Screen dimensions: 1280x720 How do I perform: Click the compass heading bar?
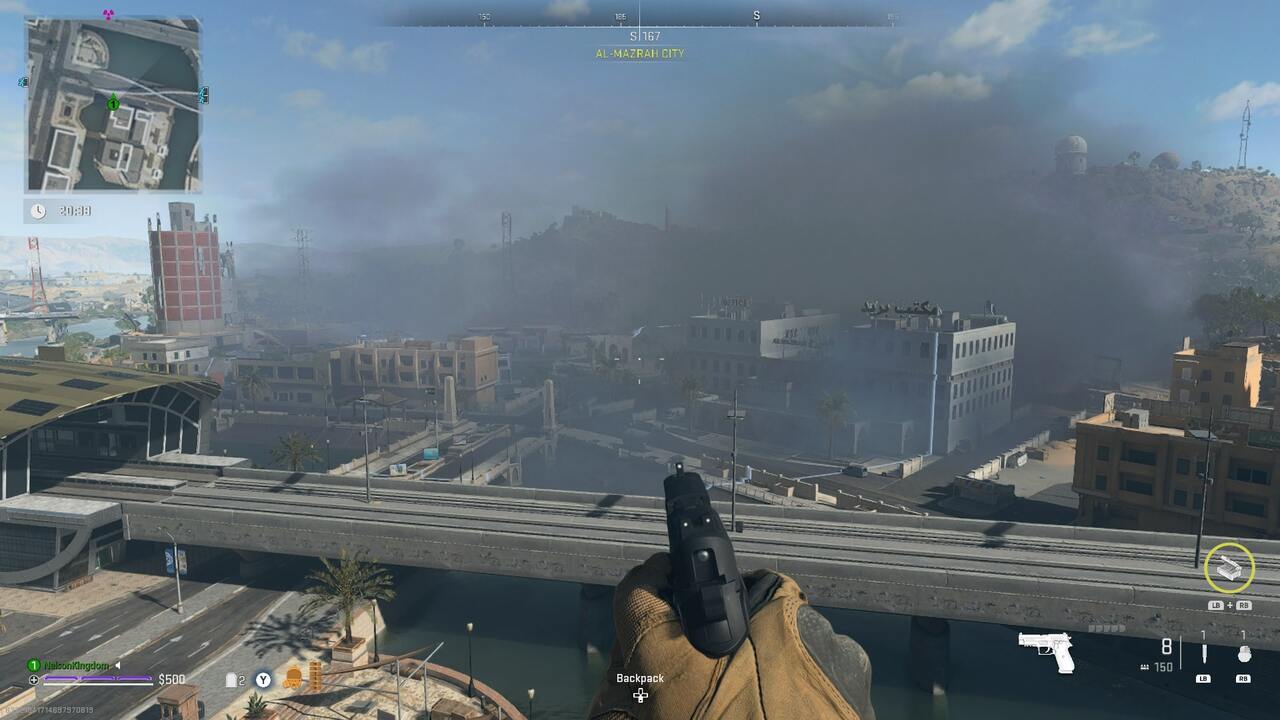[x=640, y=18]
